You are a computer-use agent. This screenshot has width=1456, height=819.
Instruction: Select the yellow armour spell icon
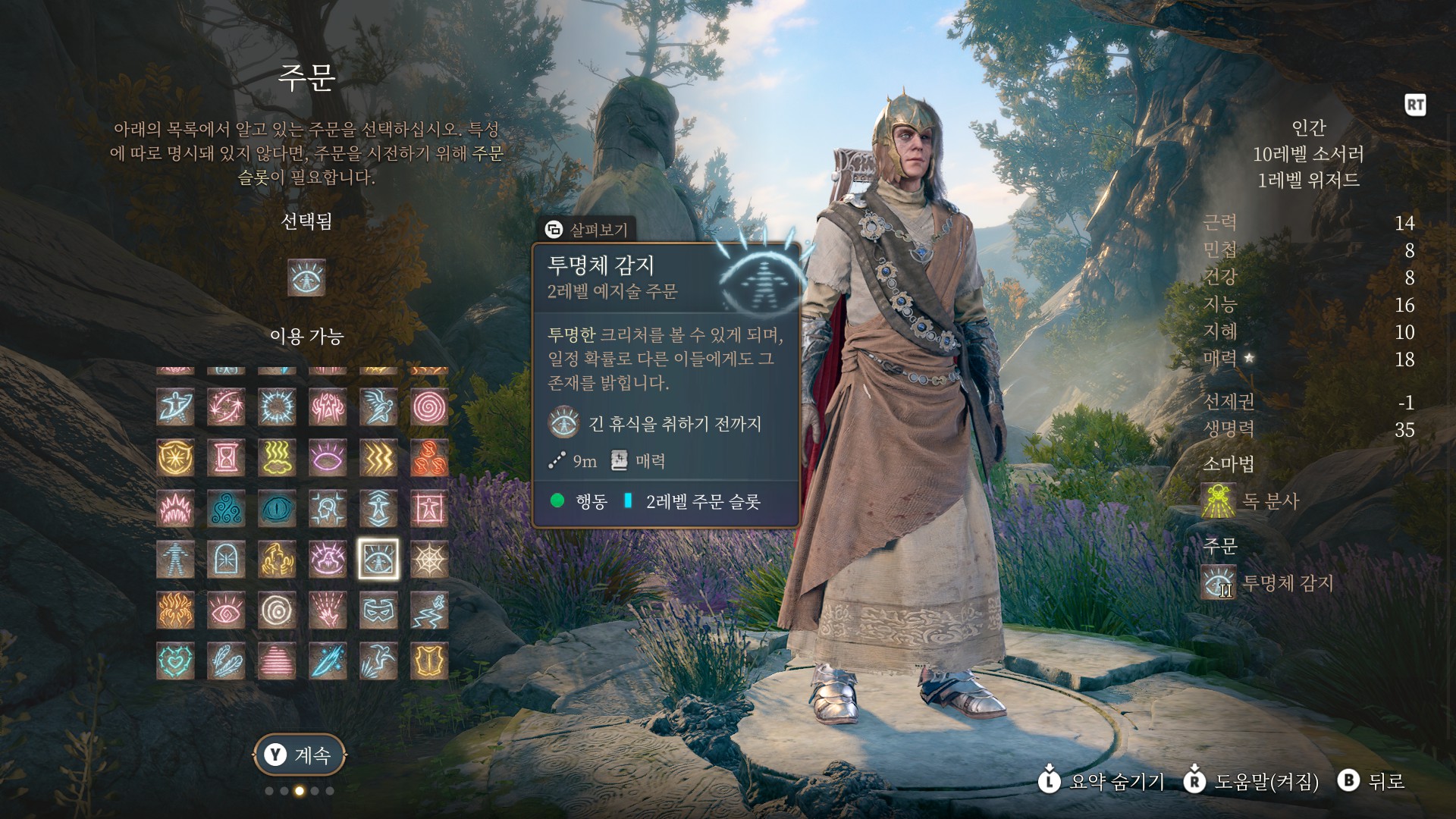[429, 661]
